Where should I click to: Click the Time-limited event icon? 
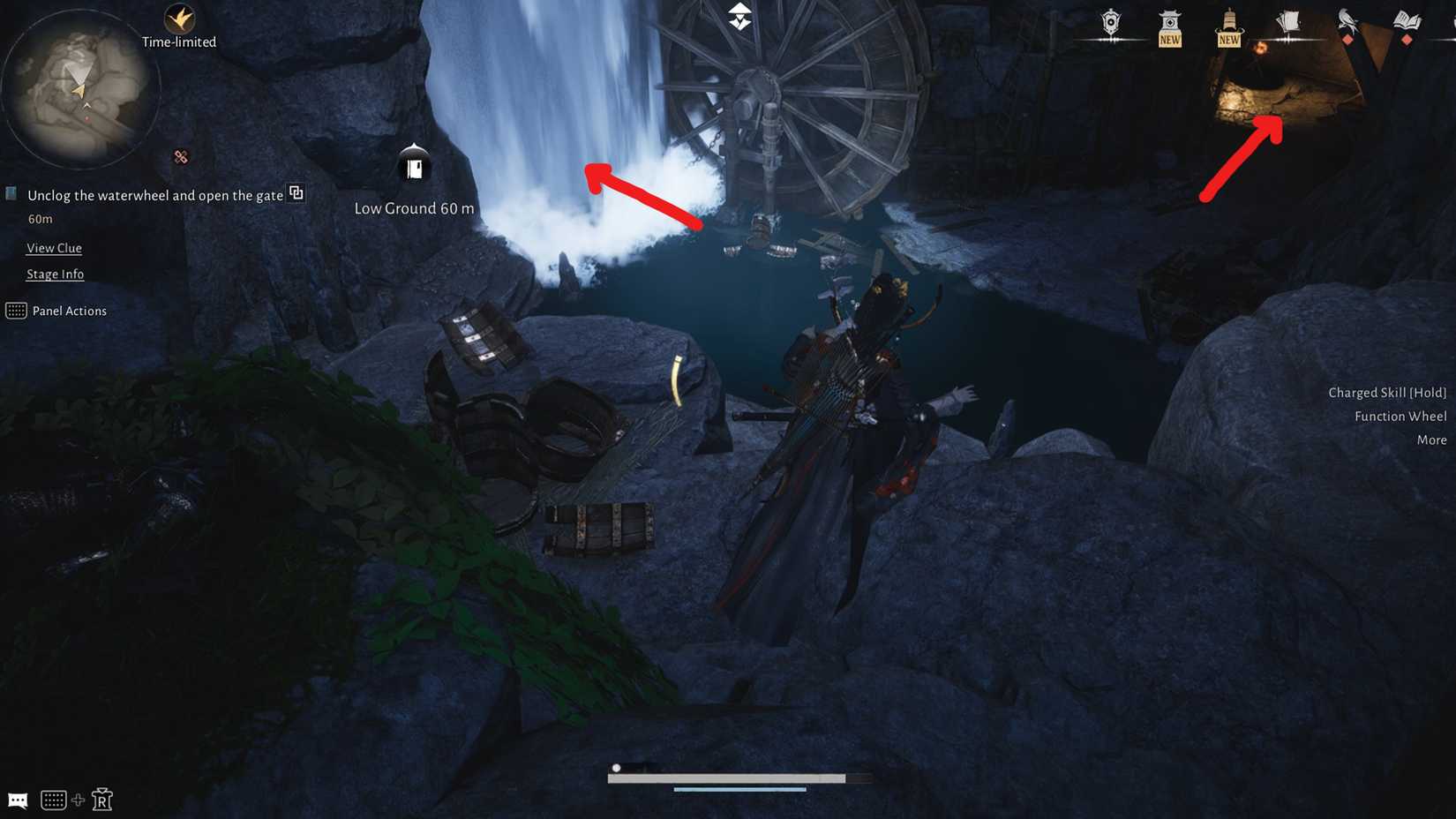pos(179,19)
